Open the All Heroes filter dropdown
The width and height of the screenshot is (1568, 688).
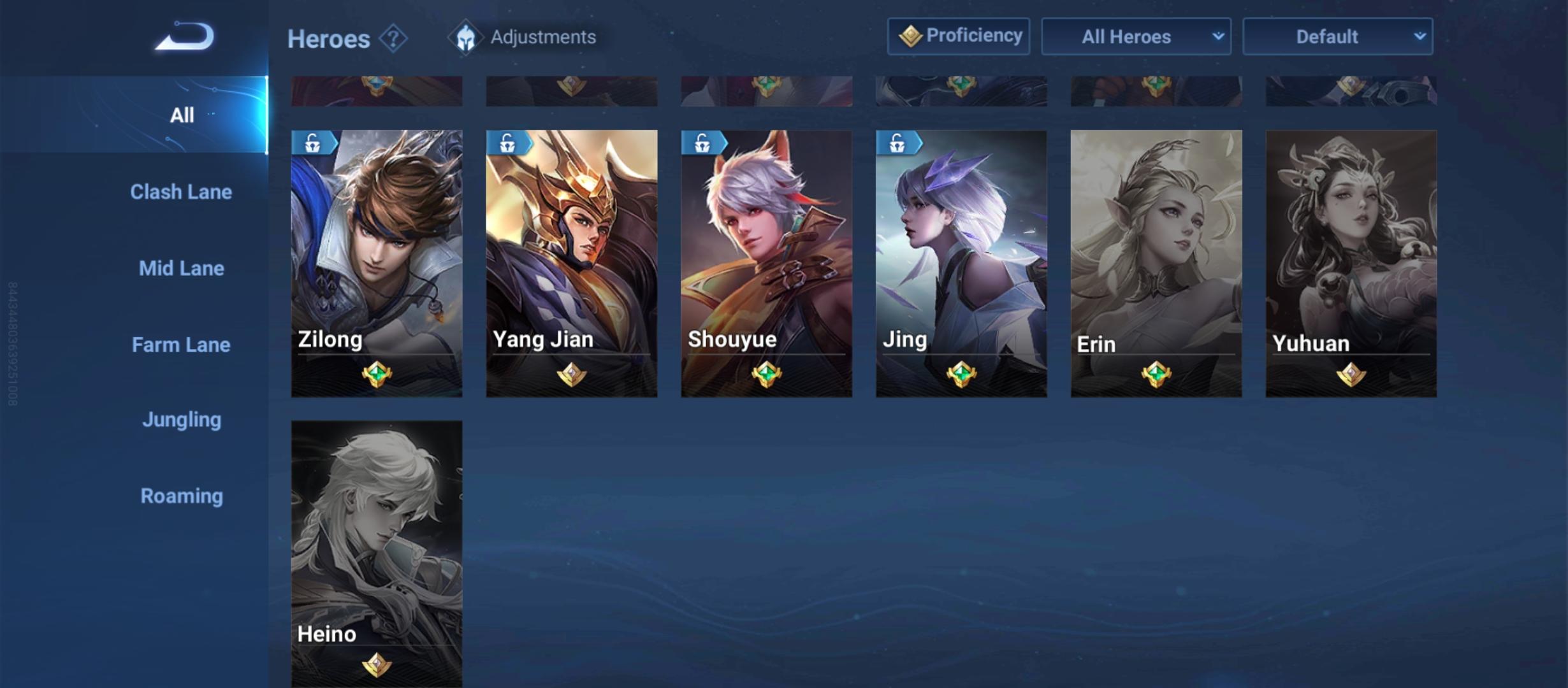point(1136,37)
